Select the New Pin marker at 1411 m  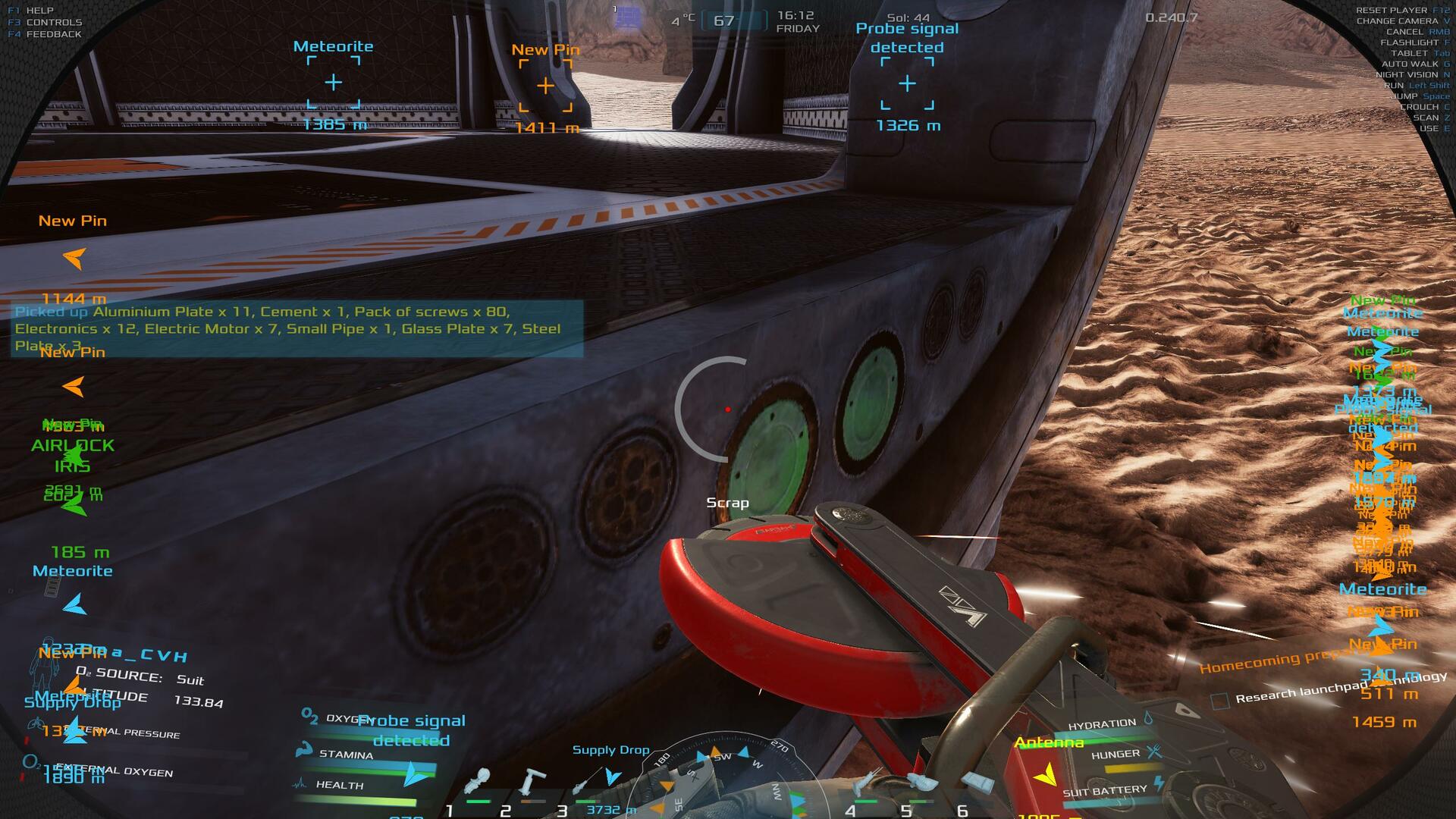(x=545, y=86)
